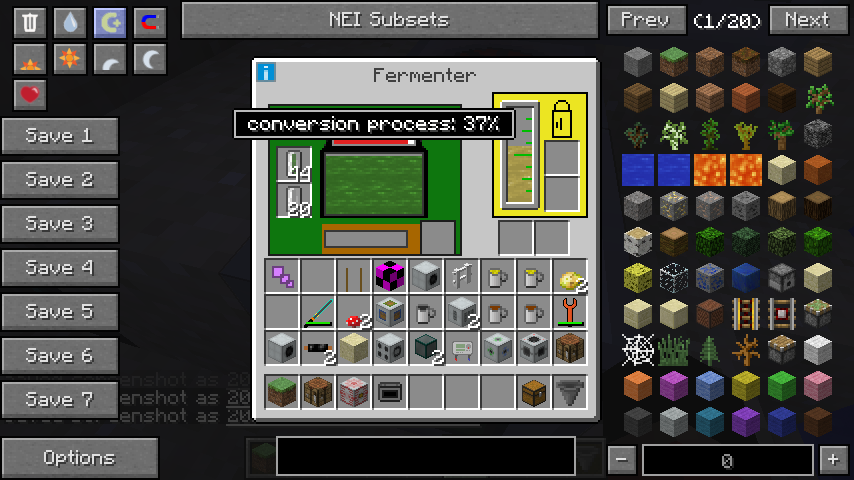Select the chest in the hotbar
854x480 pixels.
(x=533, y=392)
